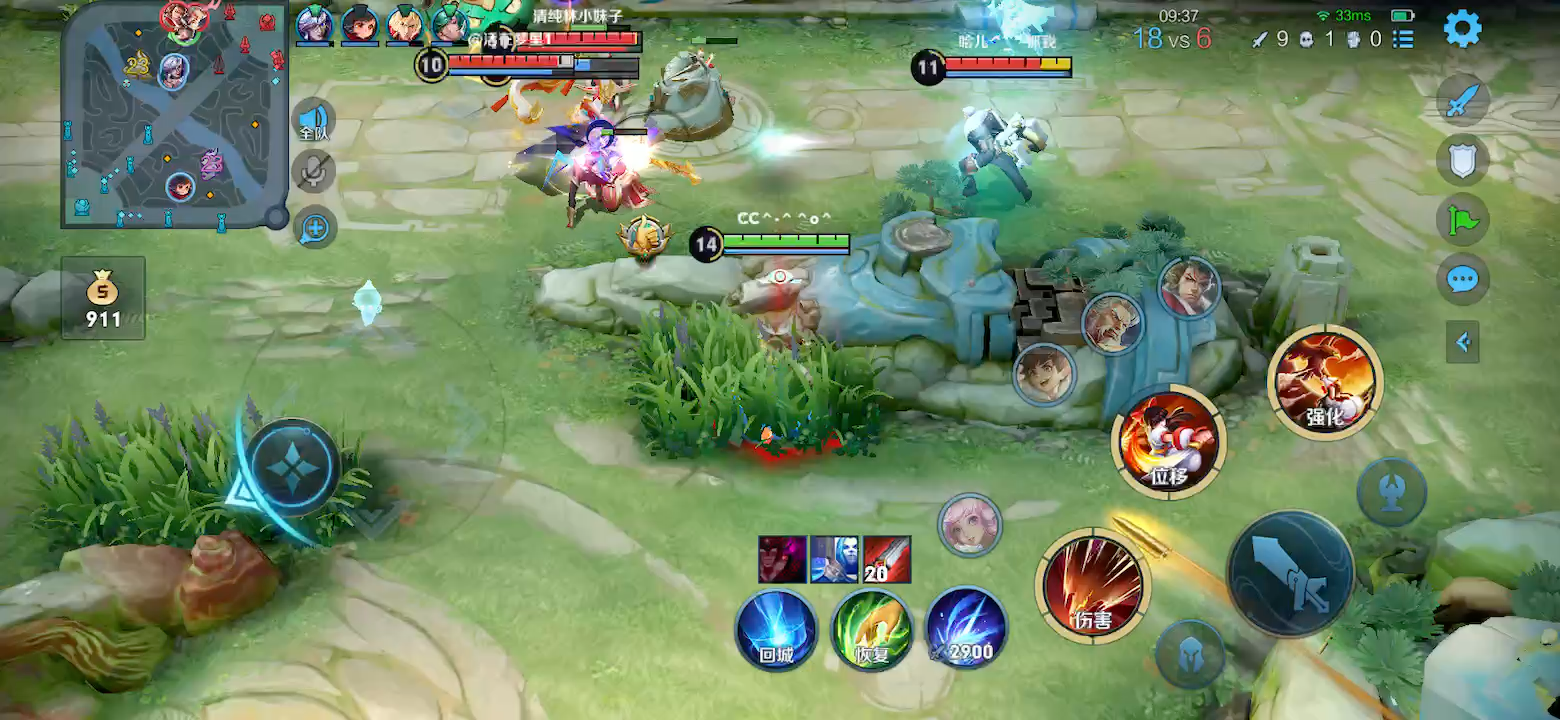
Task: Cast the 位移 dash skill
Action: (1168, 442)
